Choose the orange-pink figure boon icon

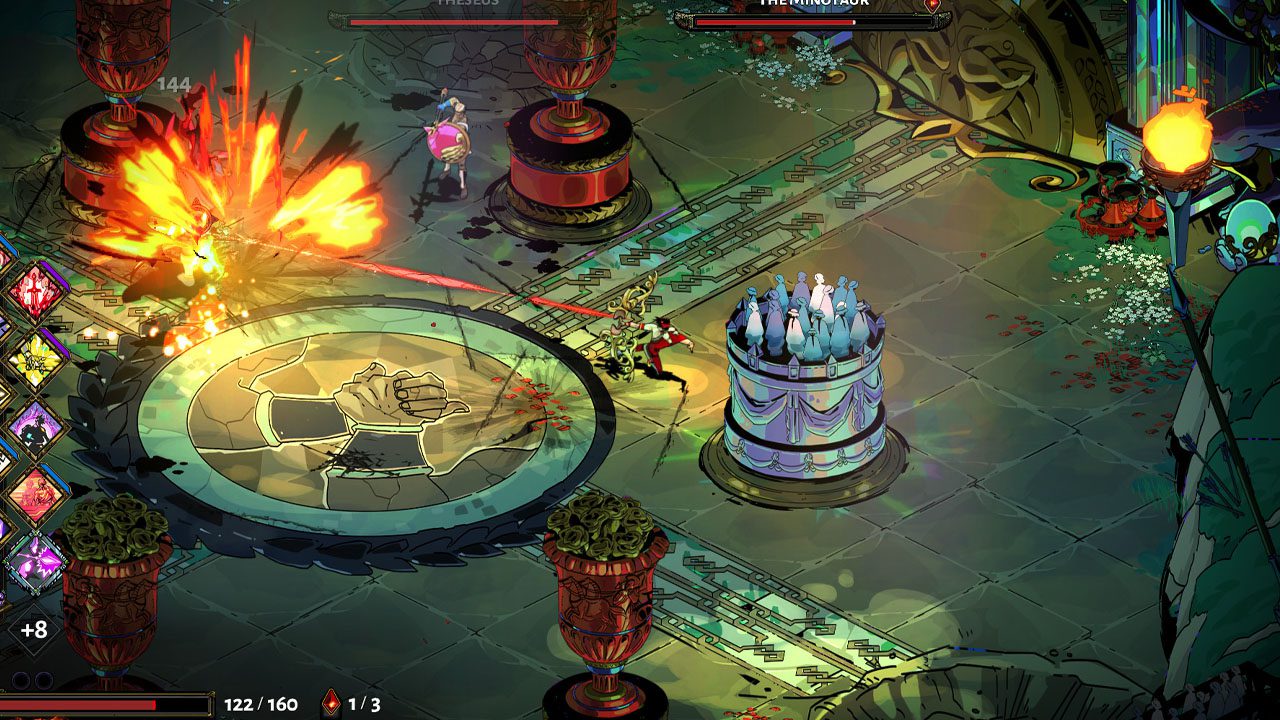pos(36,495)
